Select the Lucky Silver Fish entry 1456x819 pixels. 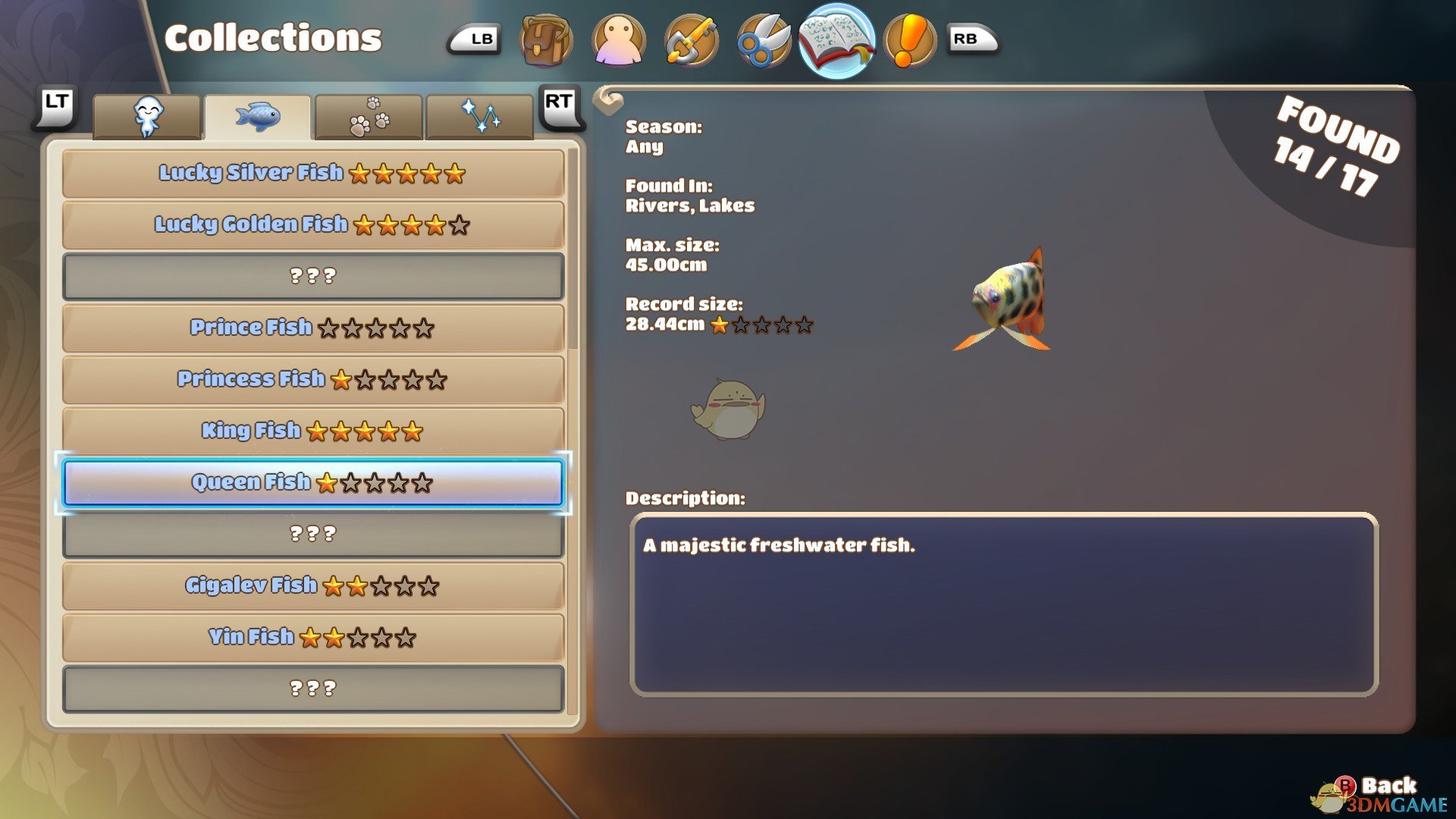pyautogui.click(x=312, y=174)
